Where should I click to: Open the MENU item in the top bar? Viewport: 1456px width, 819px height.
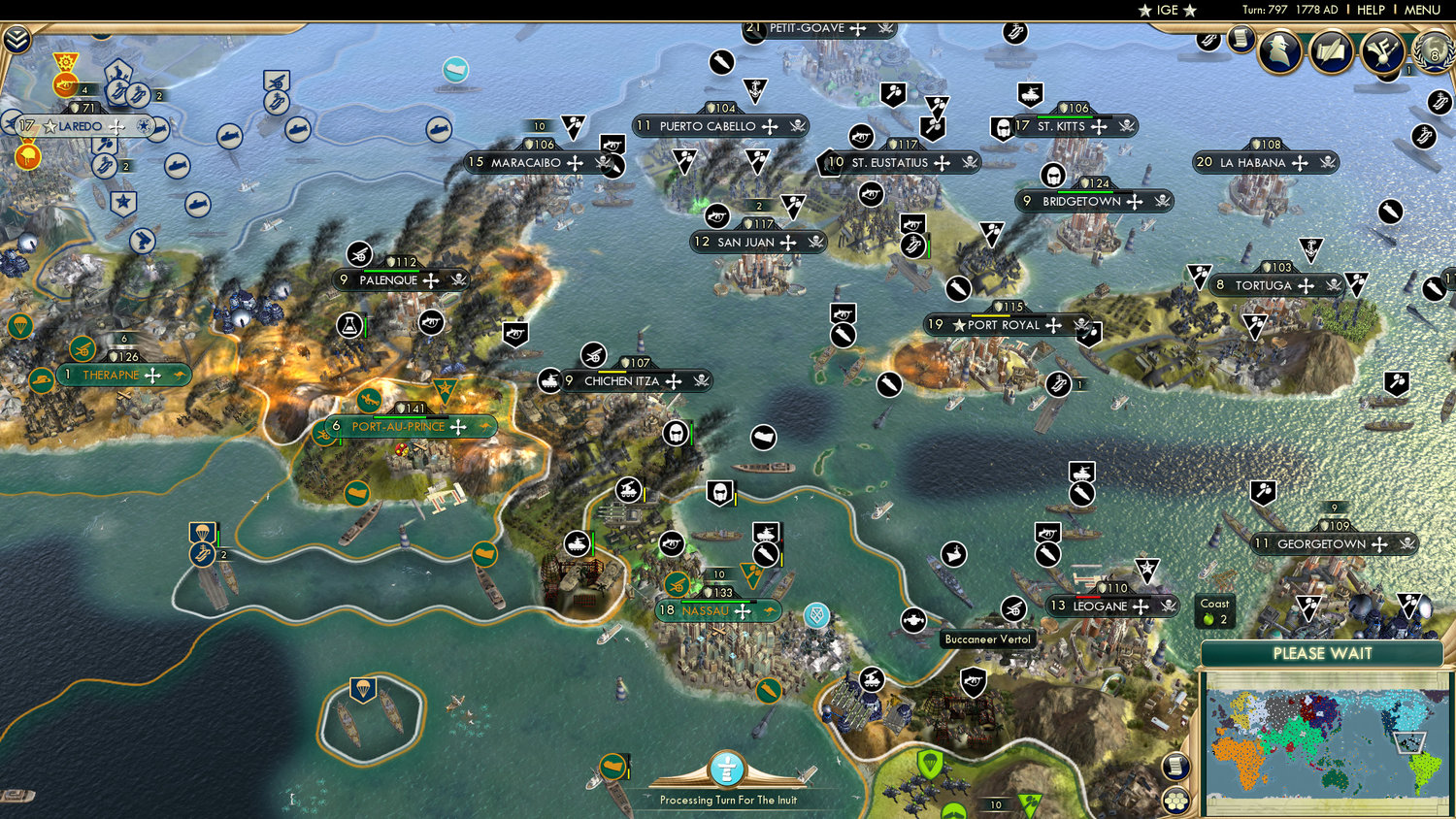(1421, 10)
